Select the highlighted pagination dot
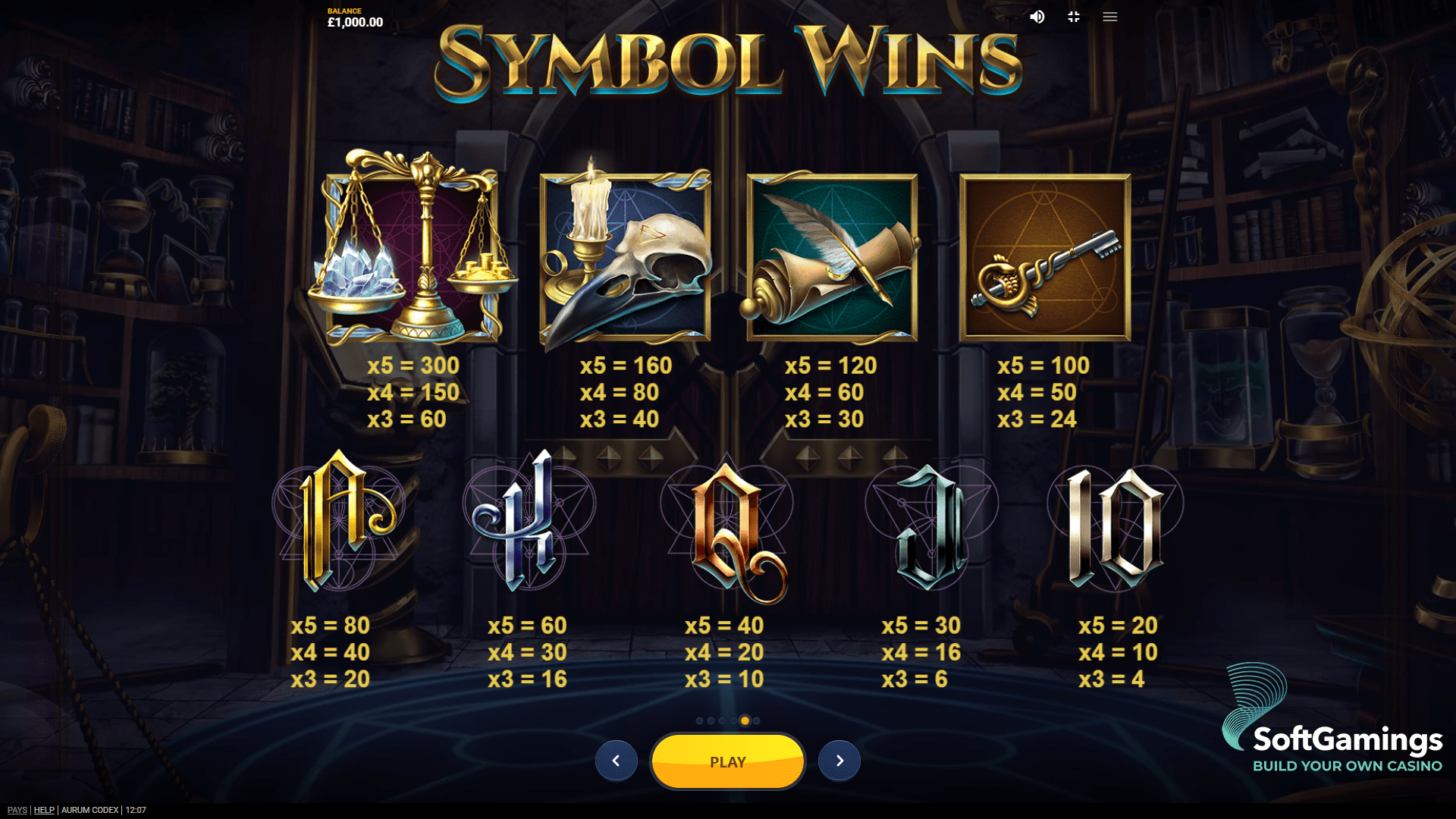The image size is (1456, 819). click(745, 720)
